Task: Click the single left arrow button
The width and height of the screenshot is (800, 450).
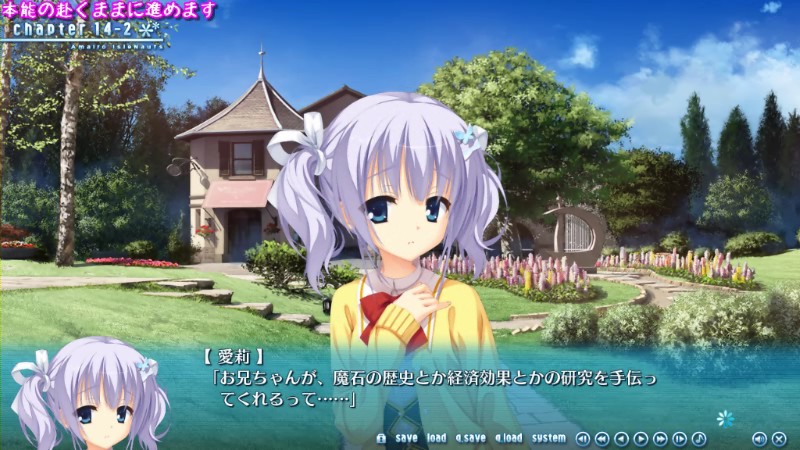Action: pos(621,438)
